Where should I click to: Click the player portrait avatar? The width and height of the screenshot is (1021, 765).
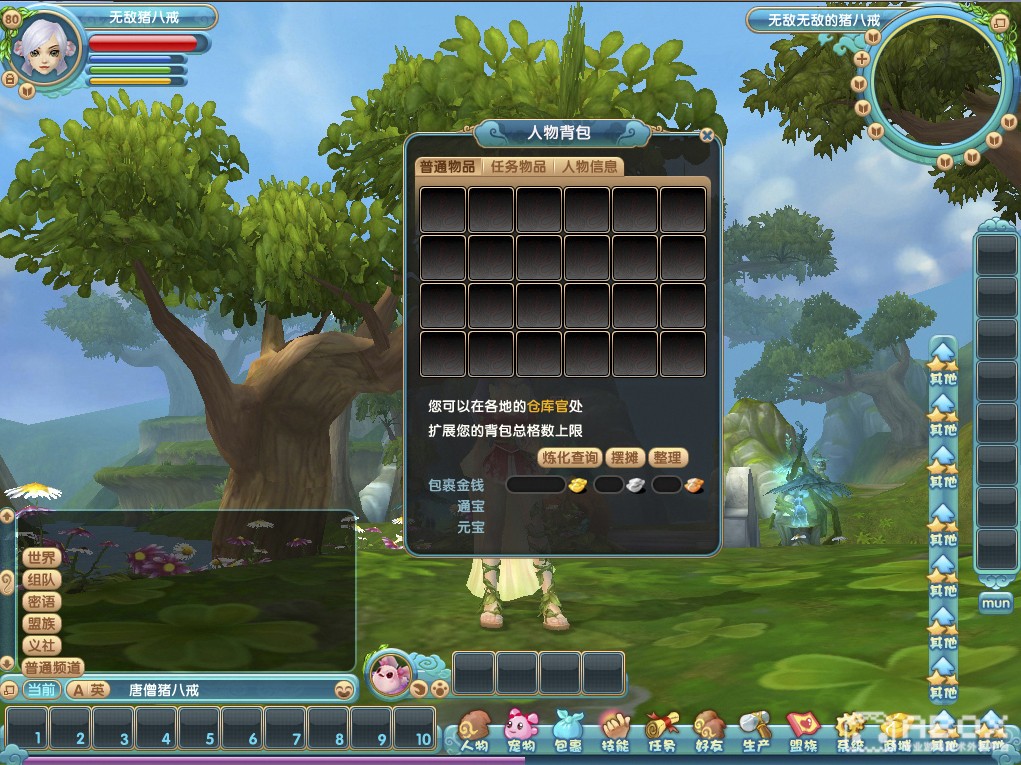tap(45, 48)
